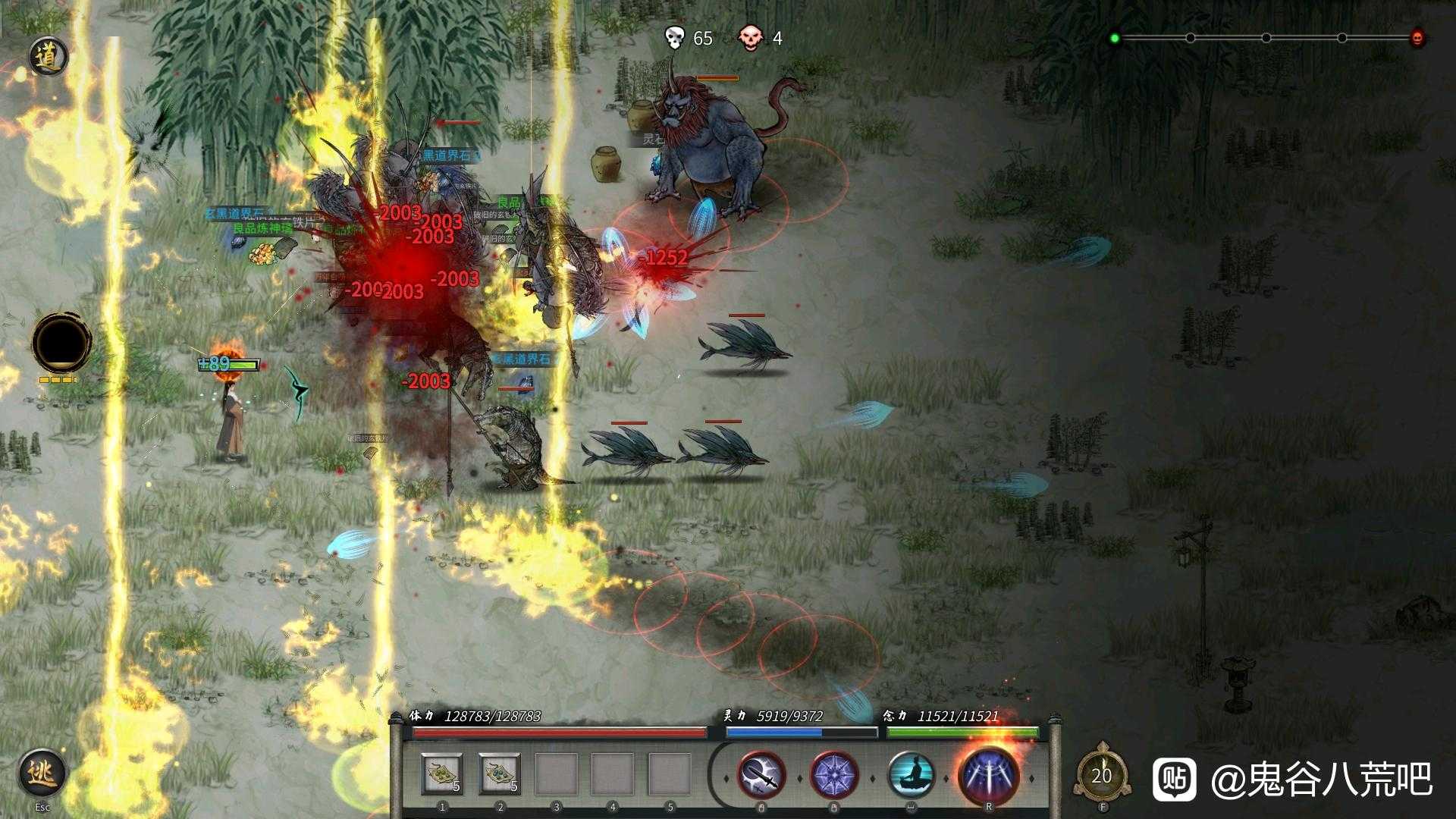Screen dimensions: 1456x819
Task: Cast the purple eight-pointed star skill
Action: coord(834,776)
